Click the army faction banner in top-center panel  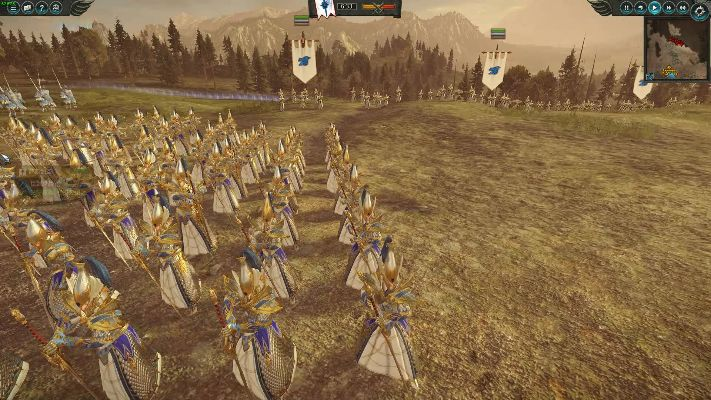point(327,8)
